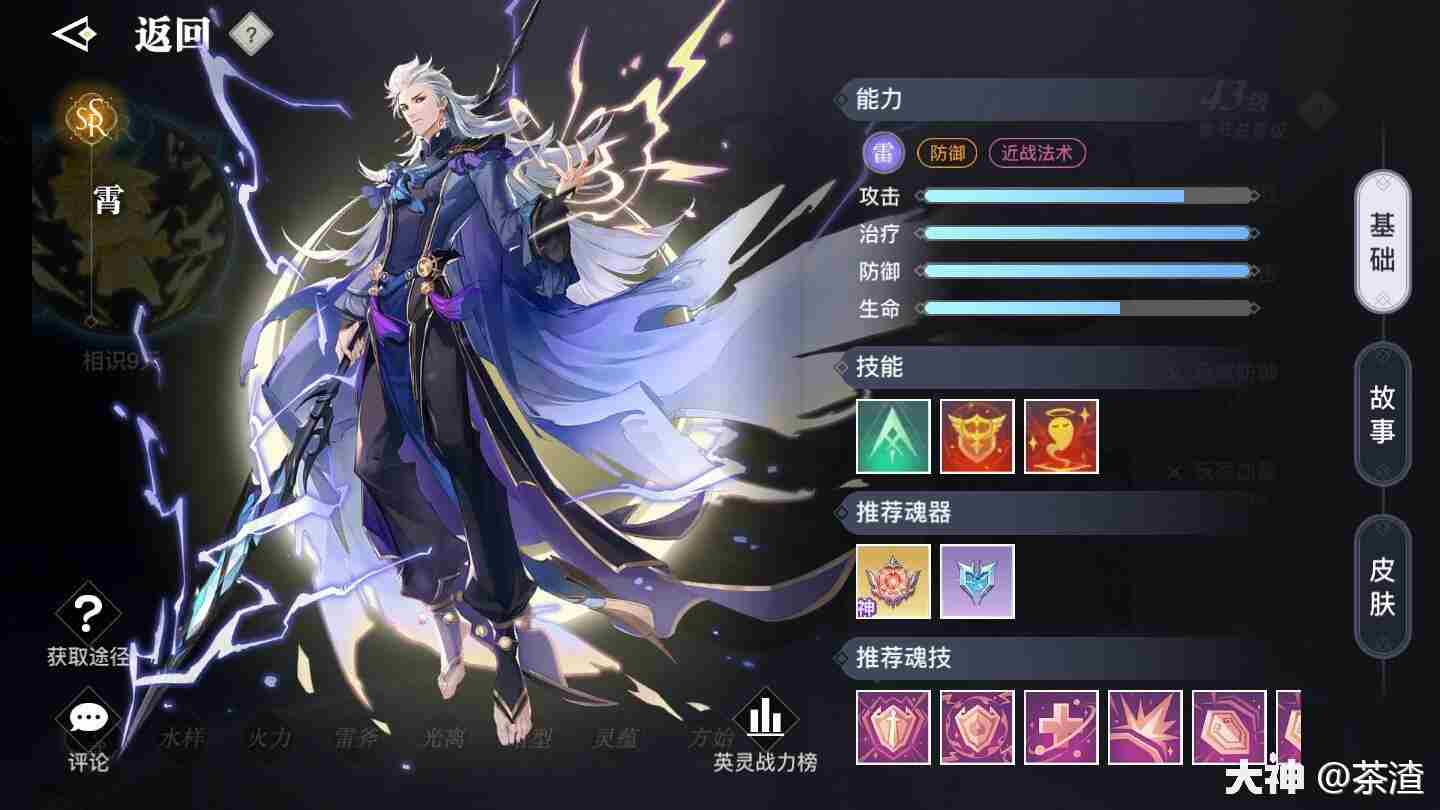Open the red shield skill icon
Screen dimensions: 1440x810
point(977,436)
